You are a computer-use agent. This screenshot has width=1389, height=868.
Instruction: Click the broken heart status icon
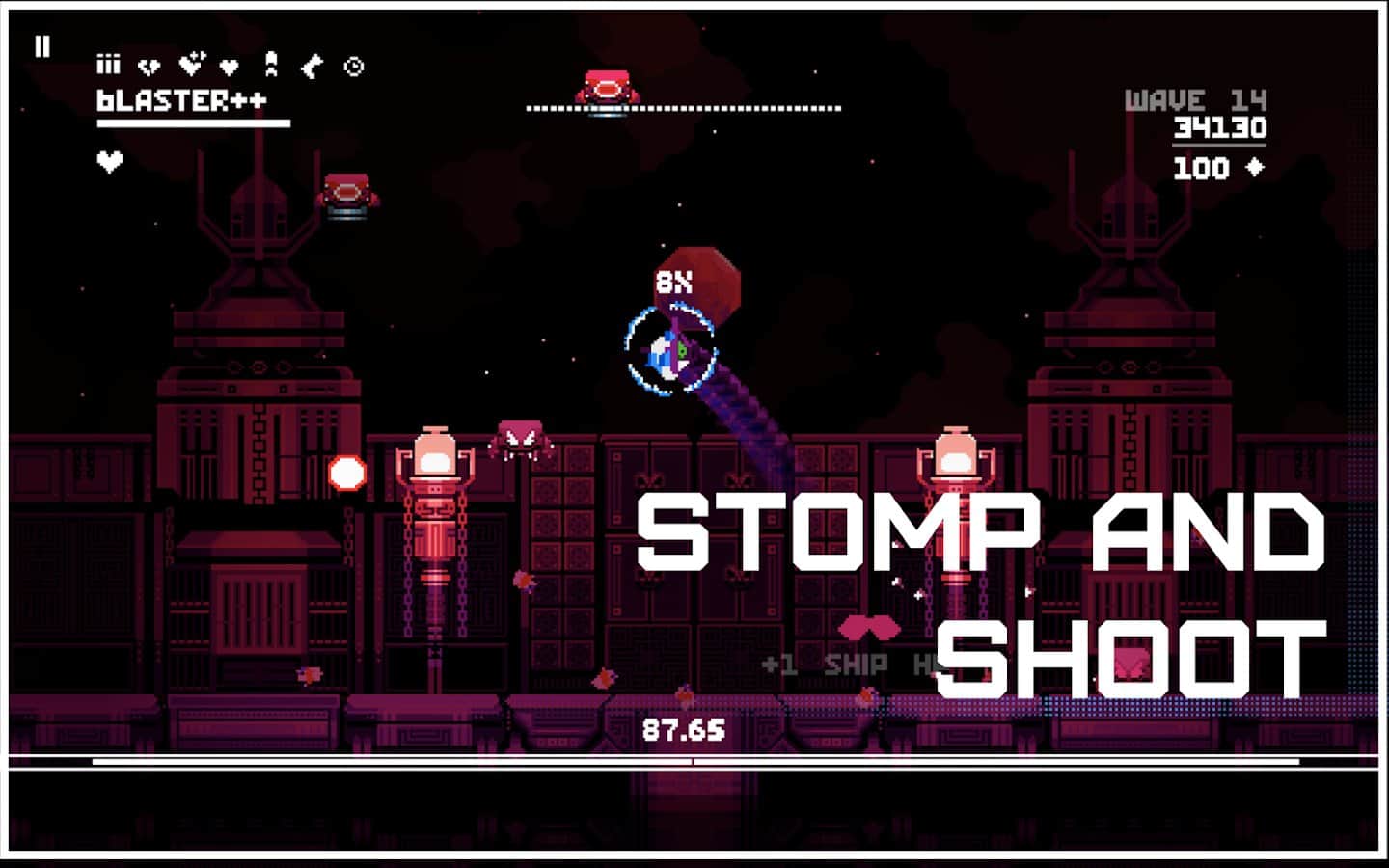click(x=149, y=66)
